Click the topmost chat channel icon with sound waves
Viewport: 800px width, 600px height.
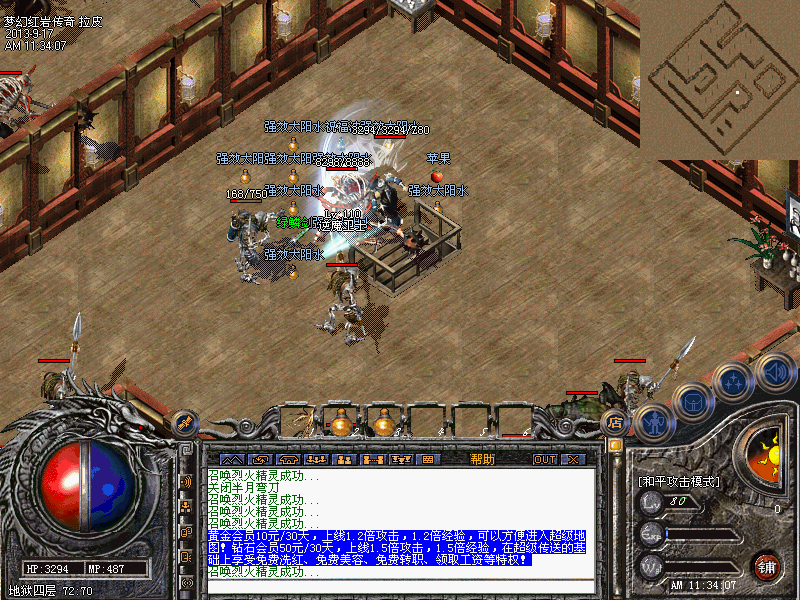186,482
